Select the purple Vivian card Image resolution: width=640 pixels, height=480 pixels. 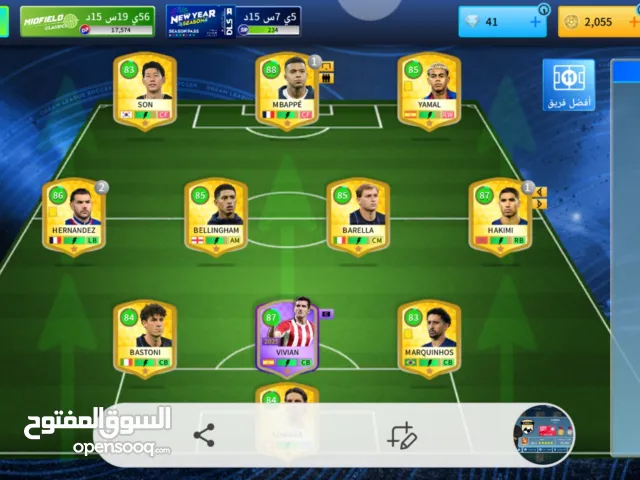point(287,338)
